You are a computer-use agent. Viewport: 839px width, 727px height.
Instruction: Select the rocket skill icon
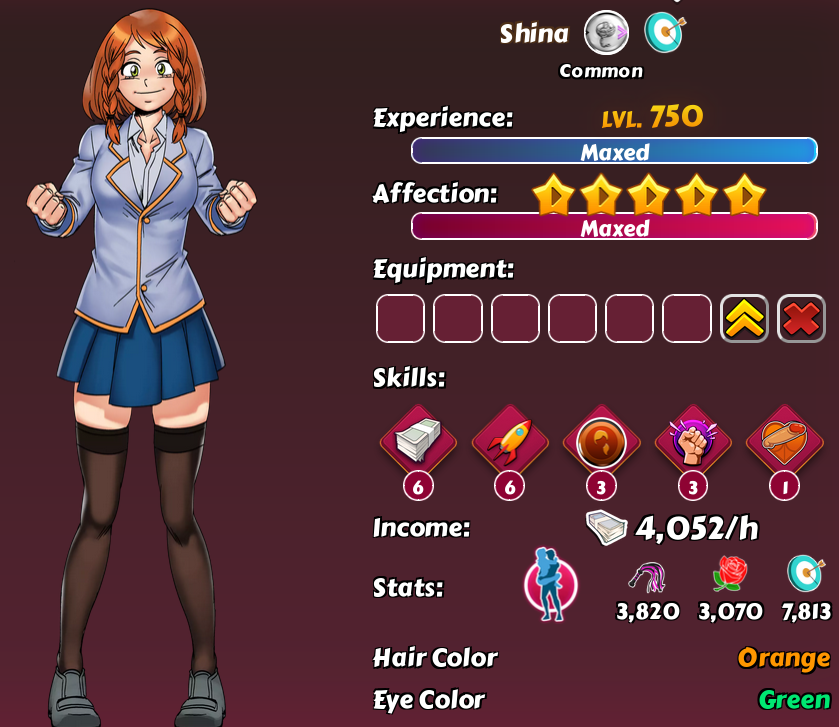(510, 442)
